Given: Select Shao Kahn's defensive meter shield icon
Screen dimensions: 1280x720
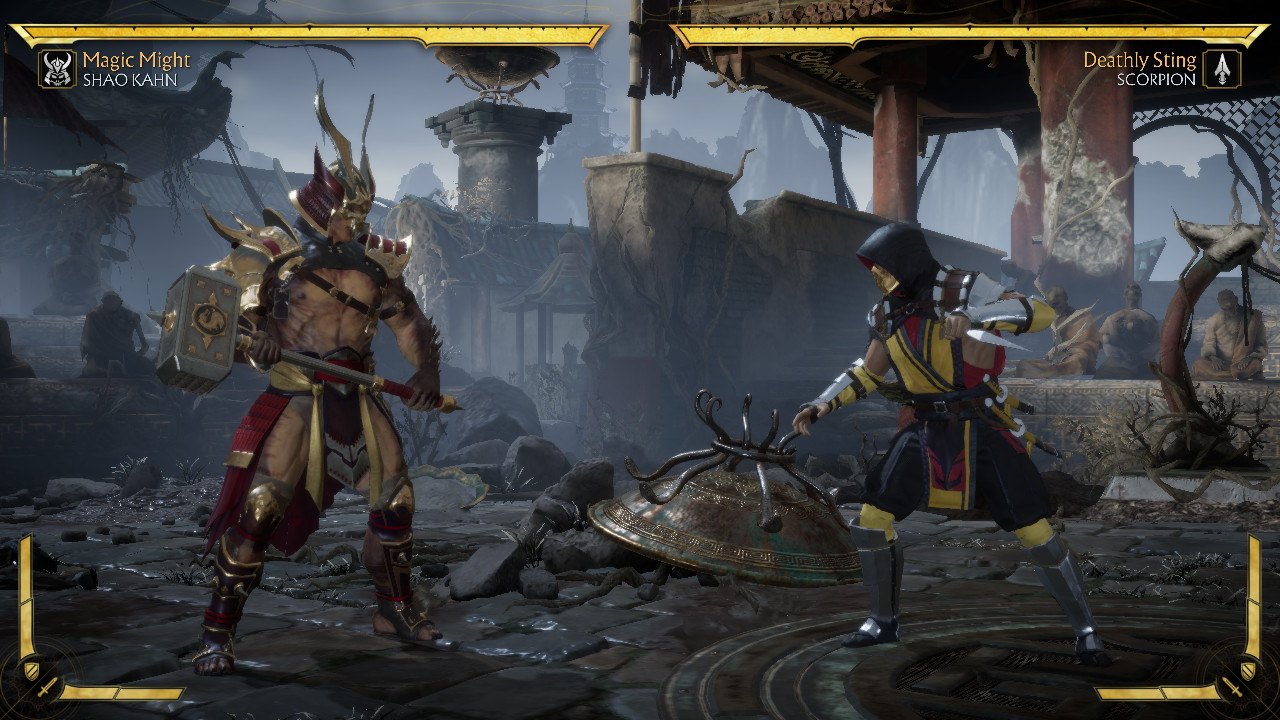Looking at the screenshot, I should (x=31, y=669).
